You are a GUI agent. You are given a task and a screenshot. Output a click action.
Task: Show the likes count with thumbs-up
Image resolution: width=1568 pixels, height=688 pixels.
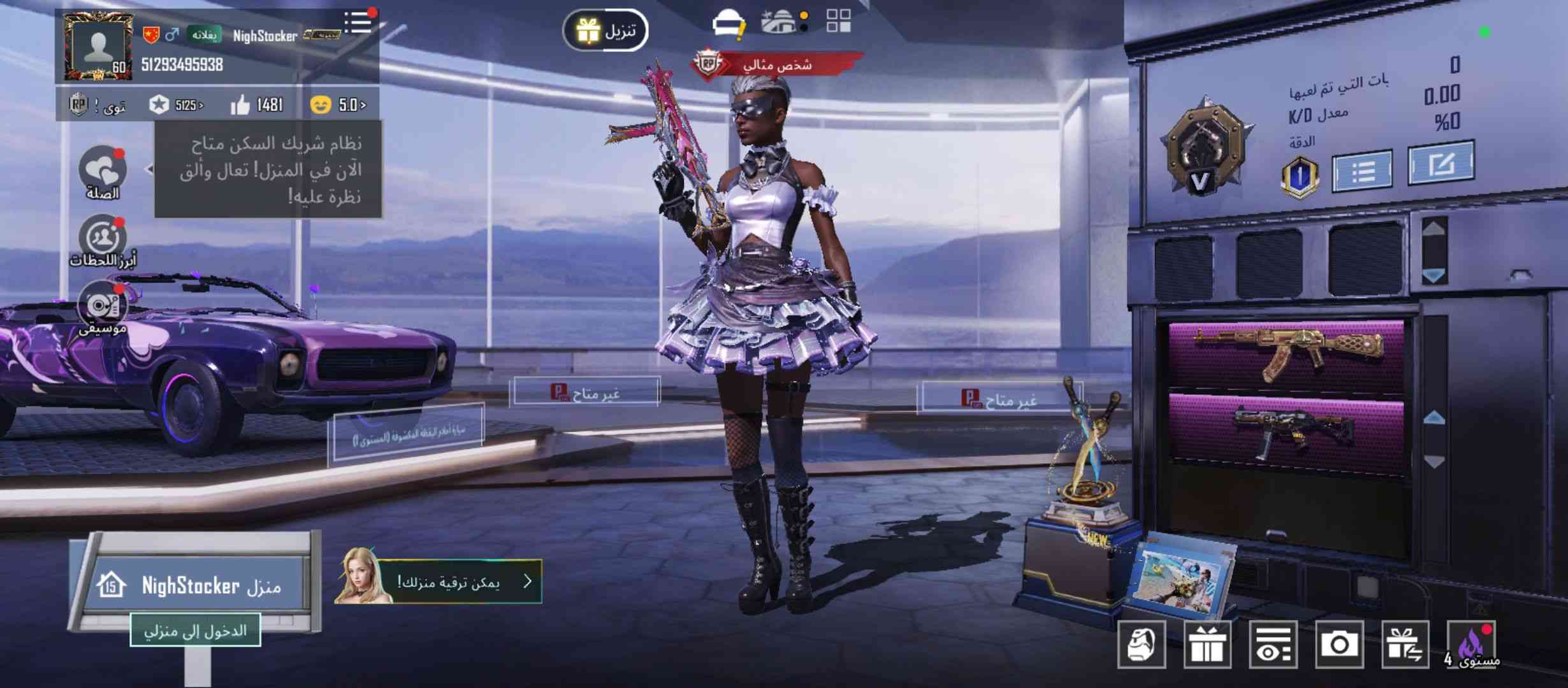click(256, 105)
